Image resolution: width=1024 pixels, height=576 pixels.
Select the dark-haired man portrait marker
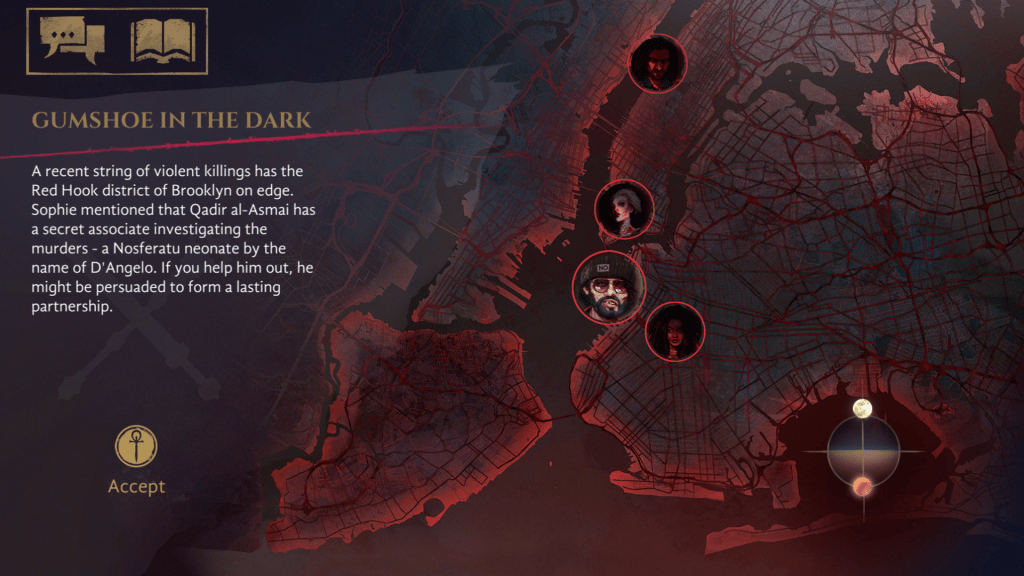click(656, 63)
